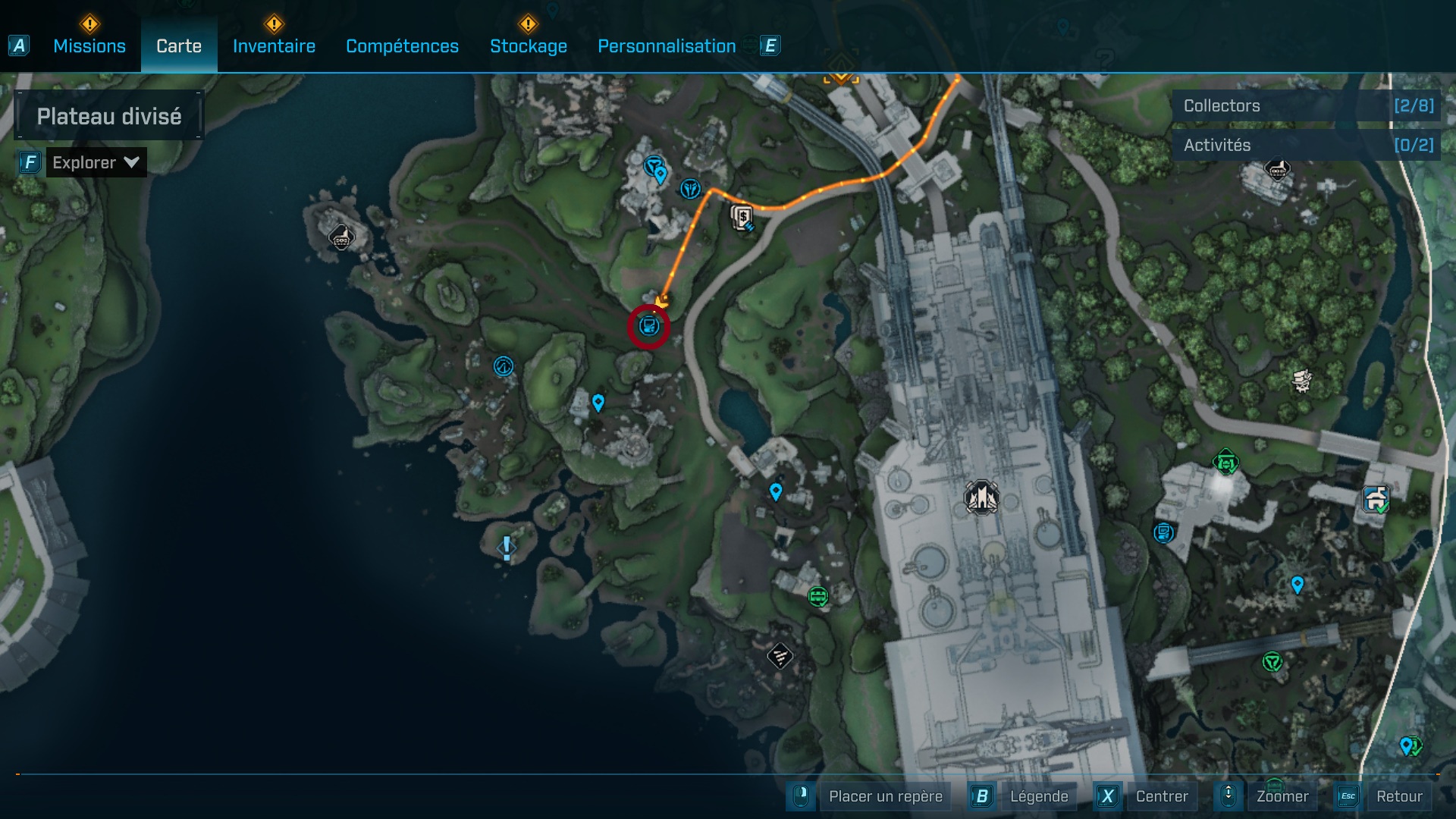Switch to the Missions tab
Image resolution: width=1456 pixels, height=819 pixels.
pyautogui.click(x=89, y=46)
